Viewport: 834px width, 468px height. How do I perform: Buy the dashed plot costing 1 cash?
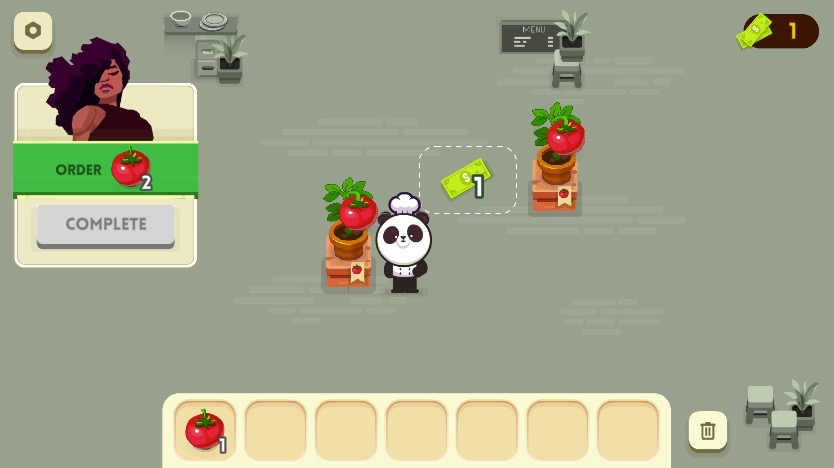click(468, 180)
